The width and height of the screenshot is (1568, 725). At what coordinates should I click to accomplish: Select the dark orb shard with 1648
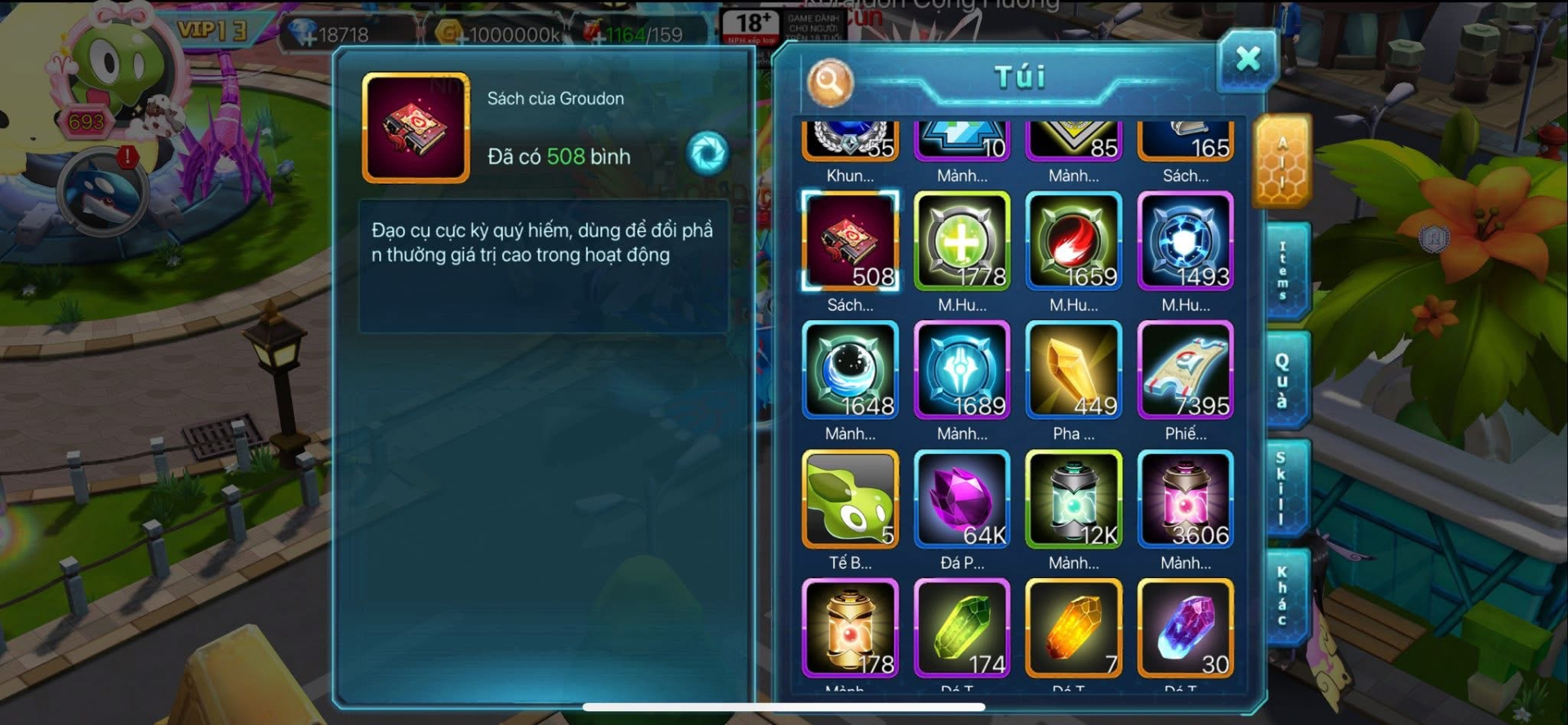tap(850, 370)
